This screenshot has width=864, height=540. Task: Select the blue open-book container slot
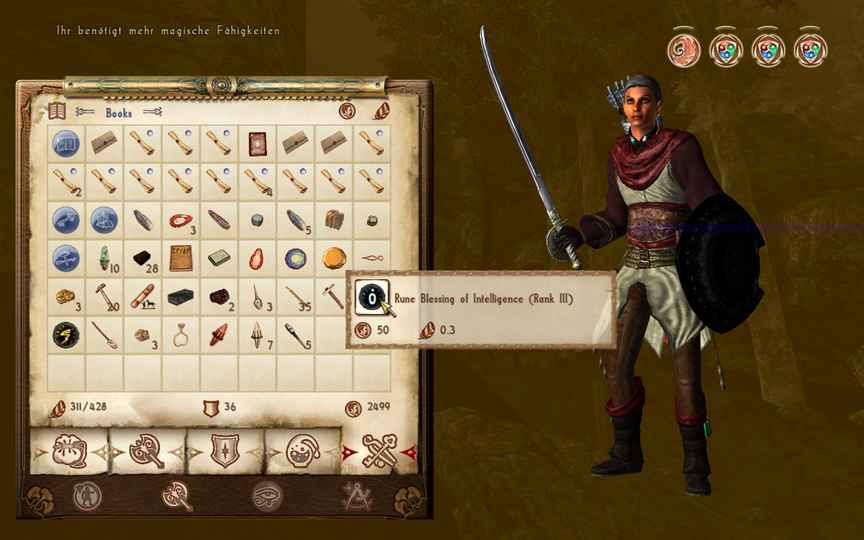[66, 143]
